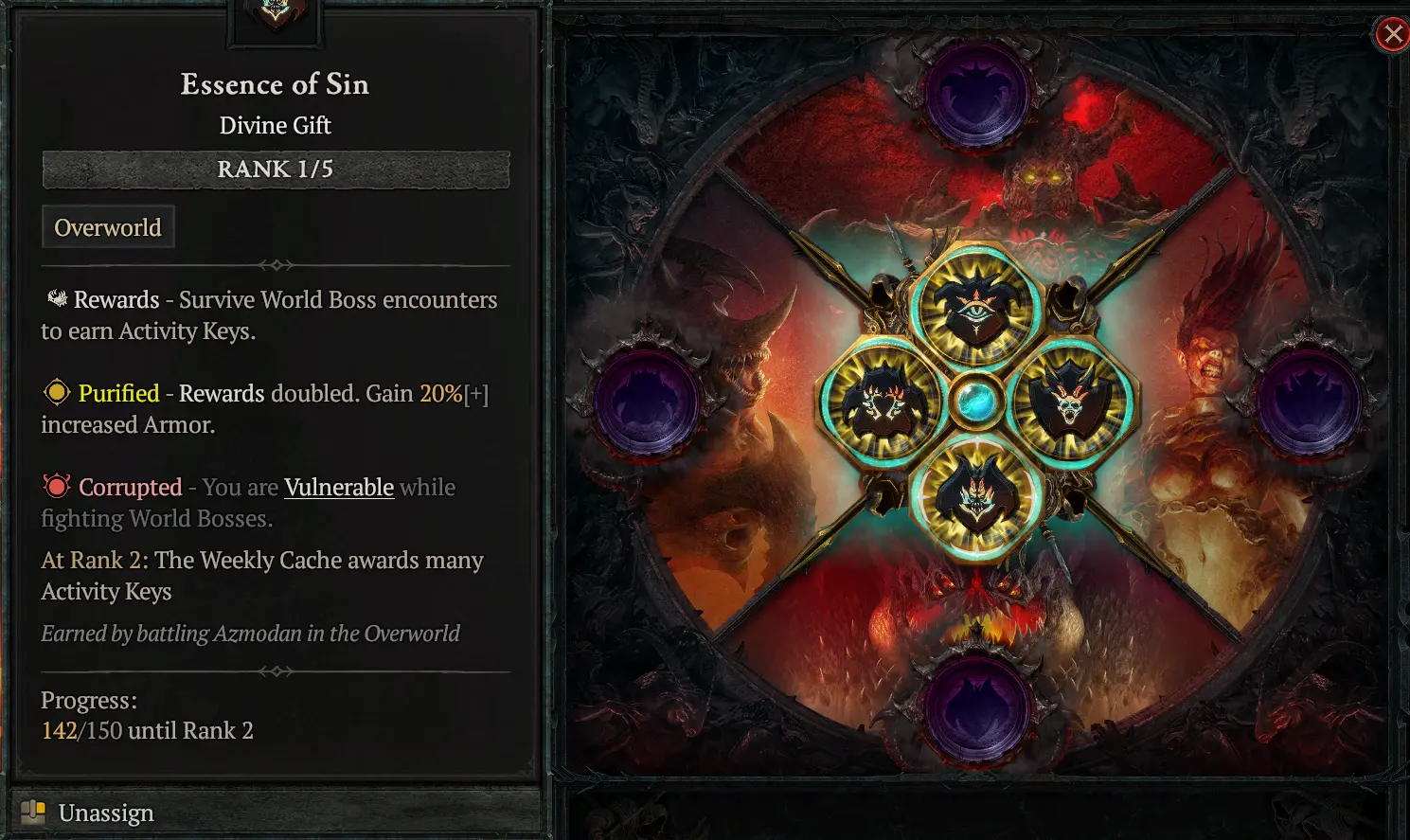
Task: Select the right golden gift slot
Action: point(1070,402)
